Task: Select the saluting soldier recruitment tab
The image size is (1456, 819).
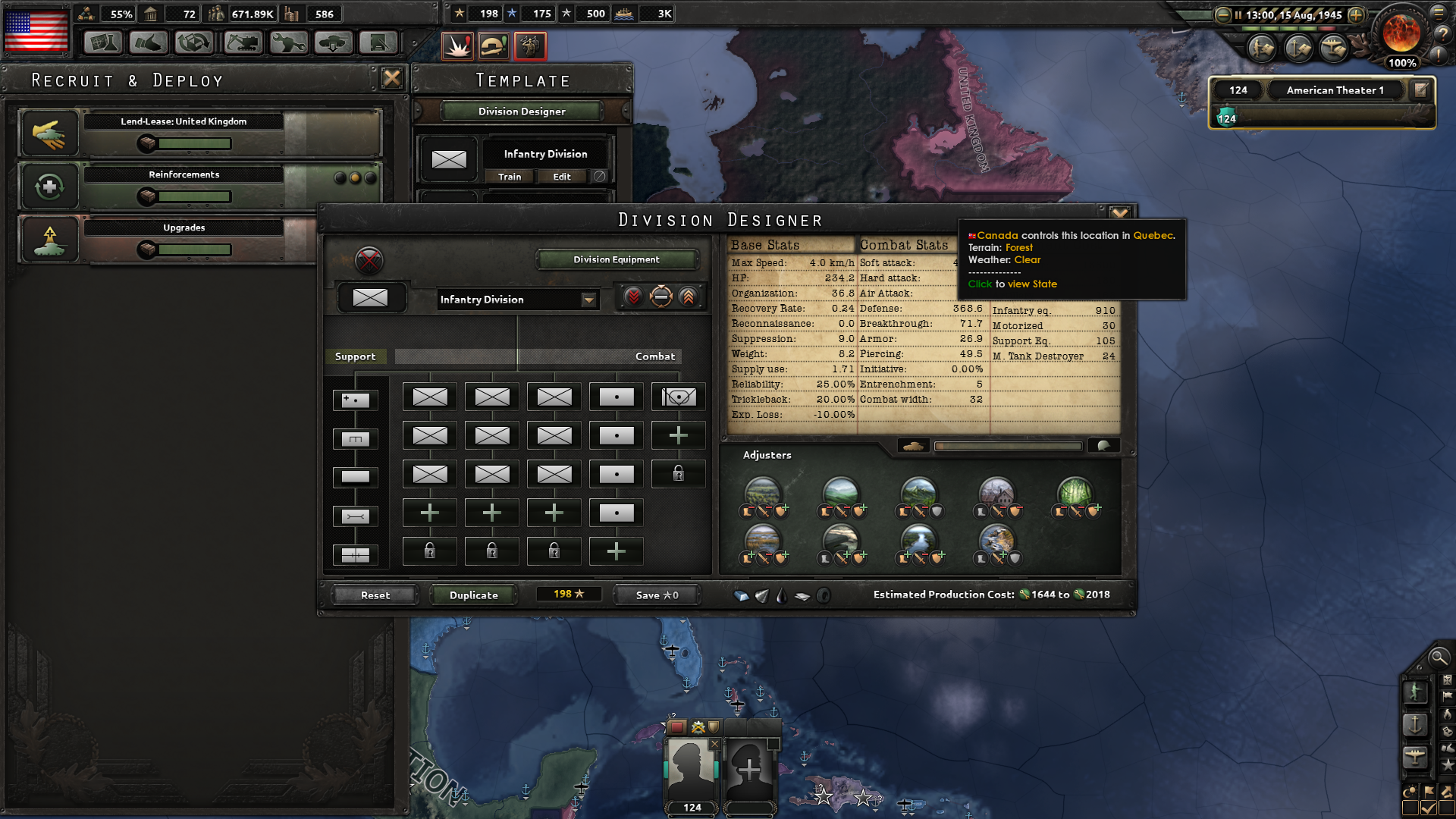Action: 531,45
